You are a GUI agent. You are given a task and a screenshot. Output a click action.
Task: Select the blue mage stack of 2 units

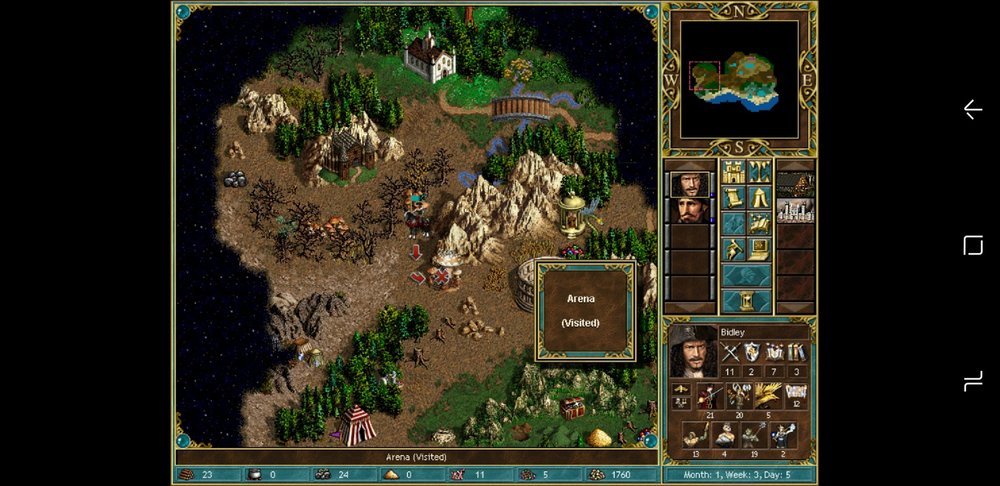pyautogui.click(x=782, y=435)
